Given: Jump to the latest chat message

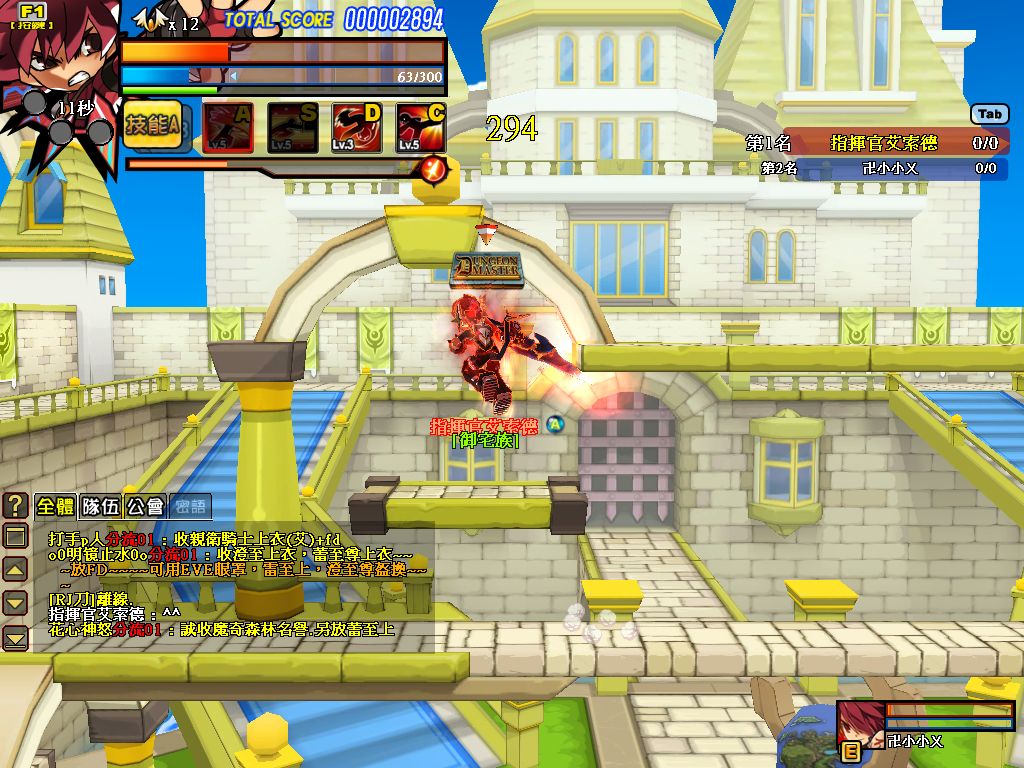Looking at the screenshot, I should point(15,637).
